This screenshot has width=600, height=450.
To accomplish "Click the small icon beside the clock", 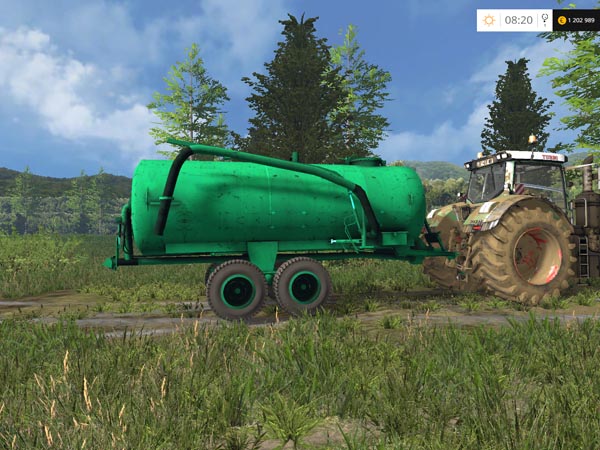I will coord(544,20).
